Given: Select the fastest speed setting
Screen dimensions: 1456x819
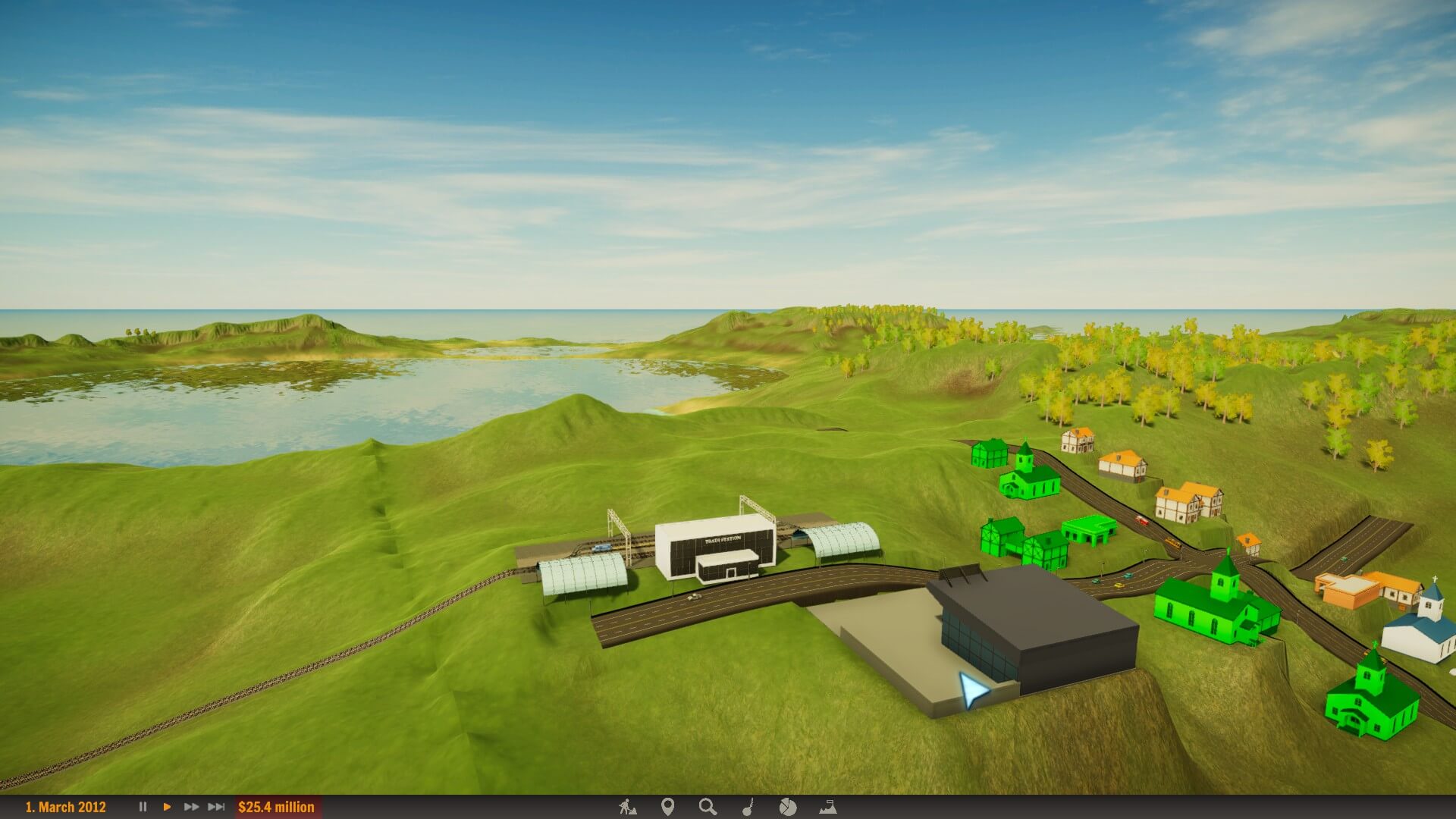Looking at the screenshot, I should pos(216,807).
